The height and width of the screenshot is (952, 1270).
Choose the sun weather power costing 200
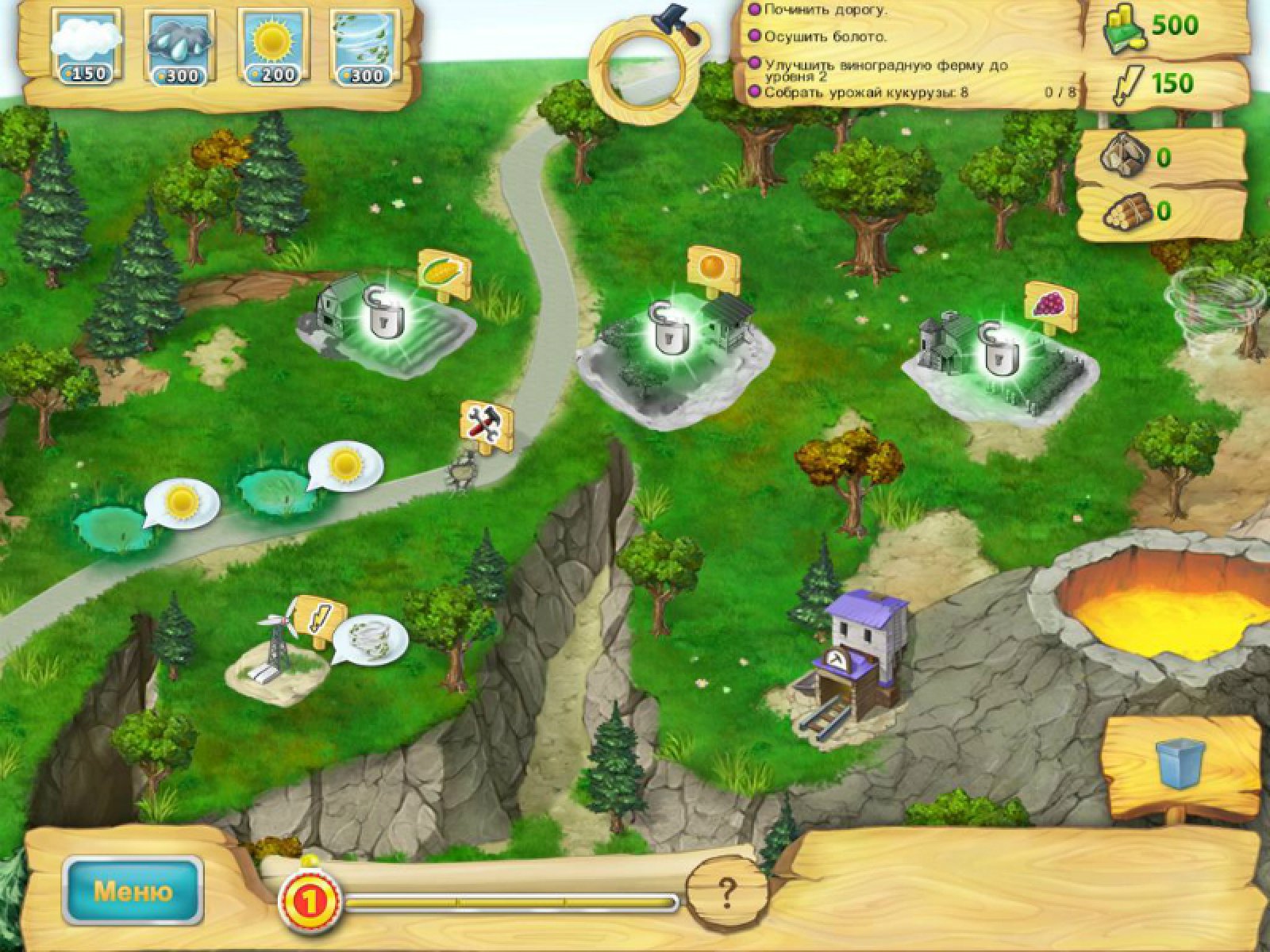point(274,46)
